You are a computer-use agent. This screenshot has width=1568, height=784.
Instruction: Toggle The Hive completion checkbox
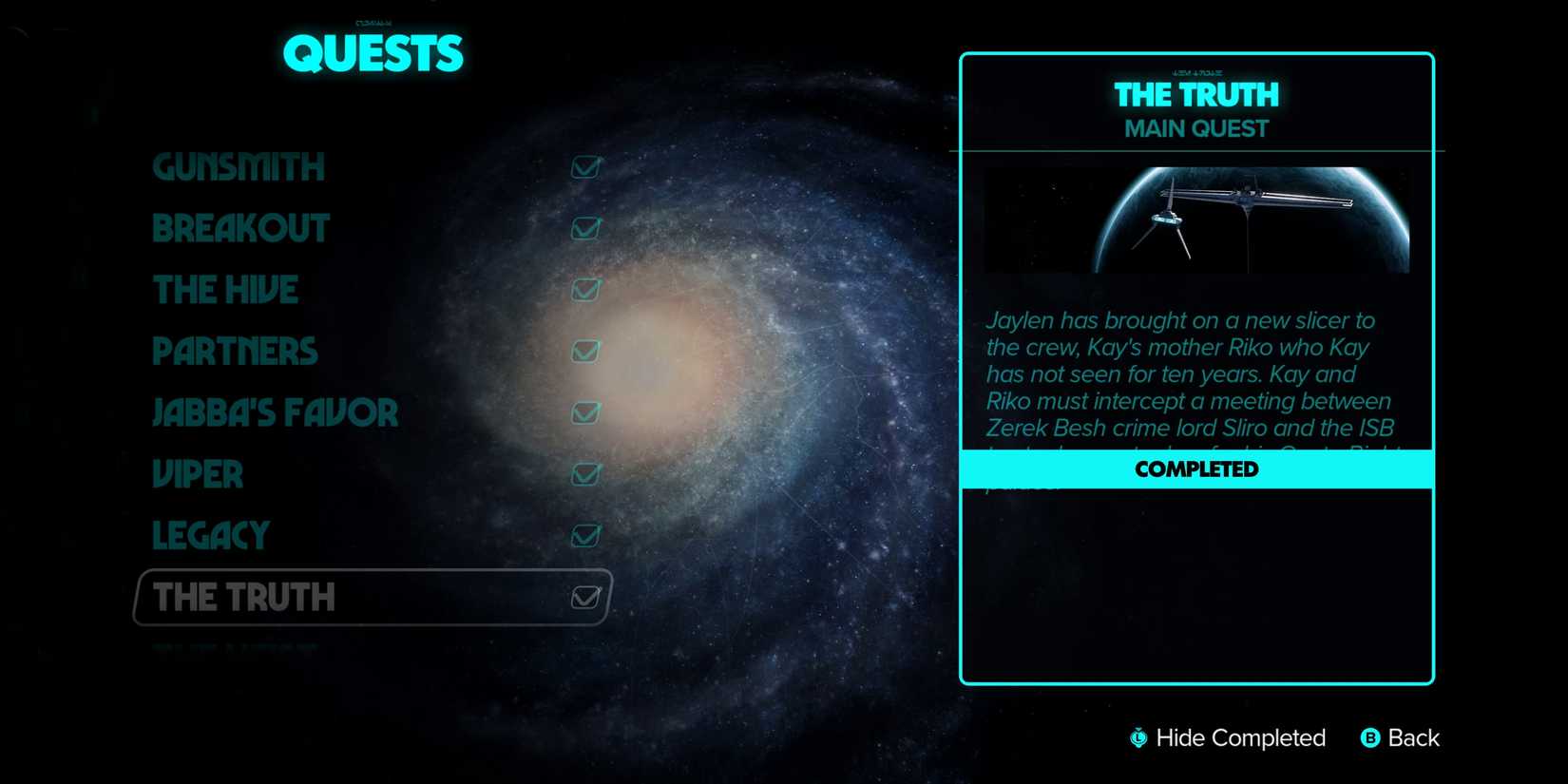(x=584, y=290)
